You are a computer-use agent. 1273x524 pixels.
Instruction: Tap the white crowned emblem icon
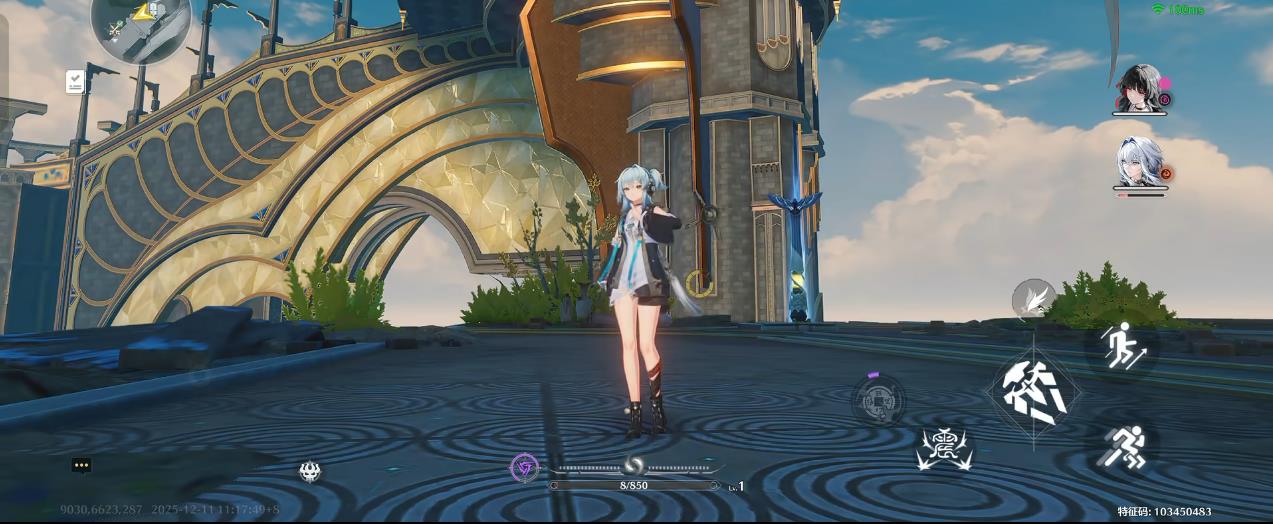coord(310,471)
